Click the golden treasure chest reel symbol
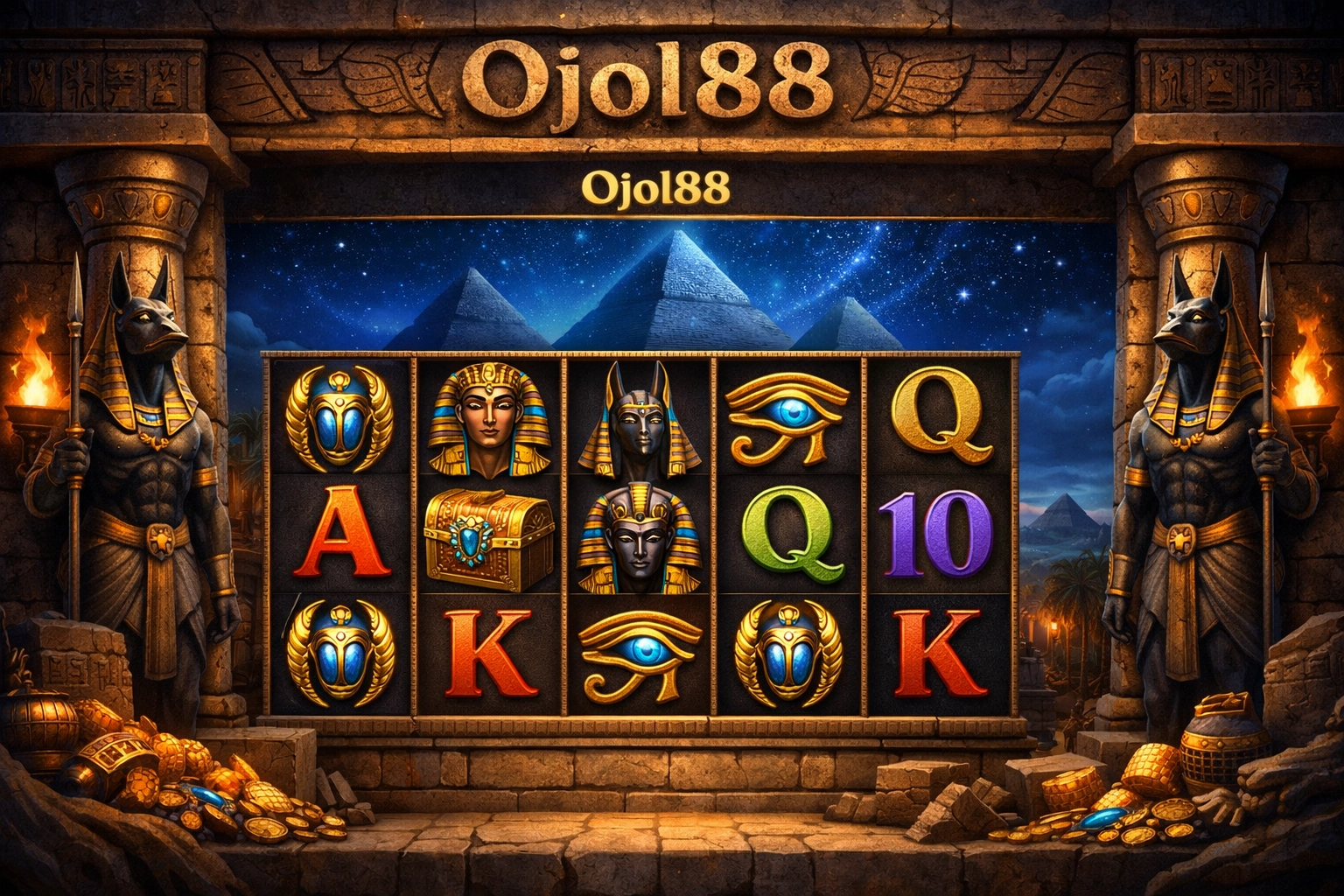Image resolution: width=1344 pixels, height=896 pixels. point(489,534)
